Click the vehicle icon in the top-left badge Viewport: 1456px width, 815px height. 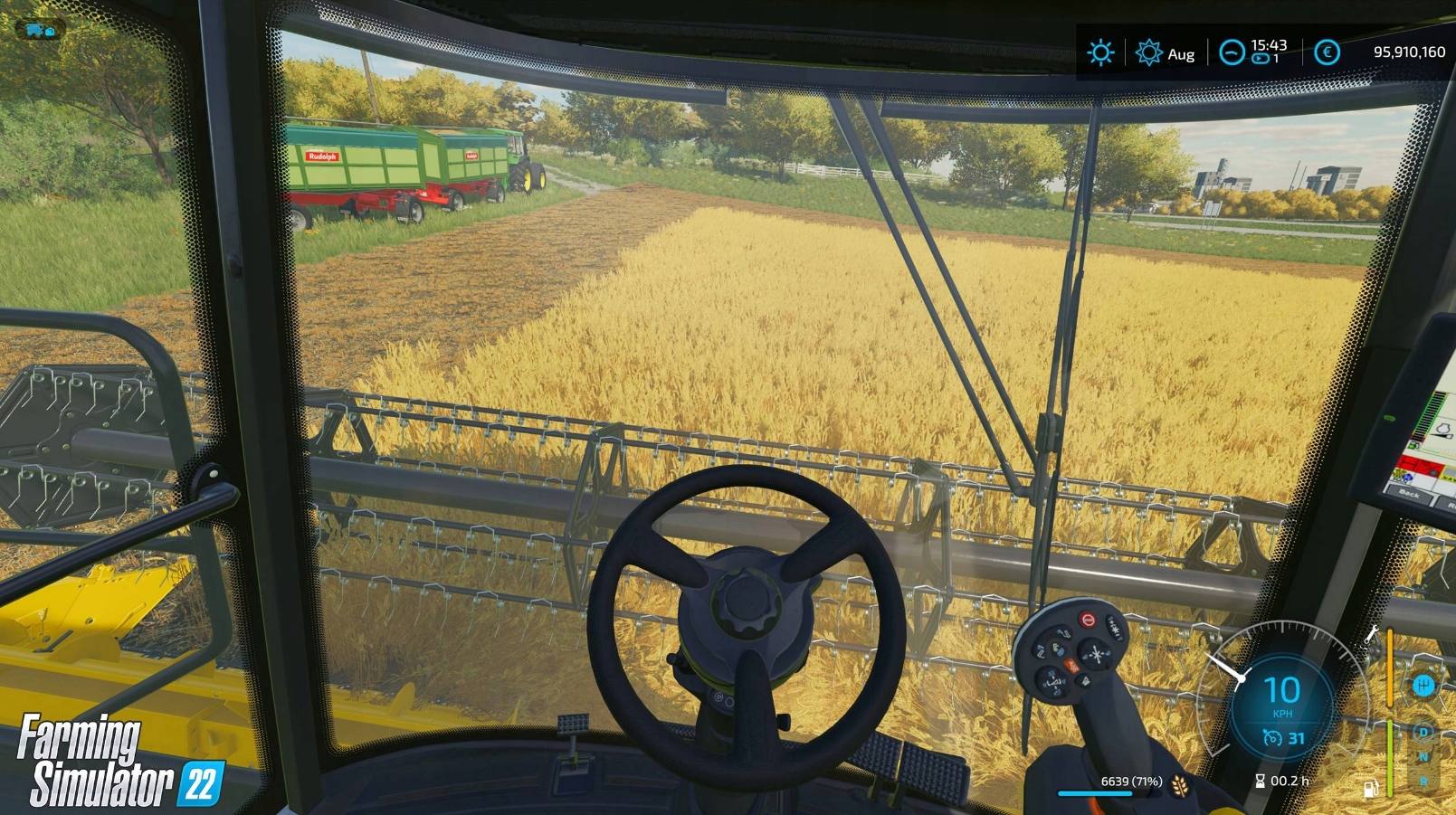tap(41, 30)
